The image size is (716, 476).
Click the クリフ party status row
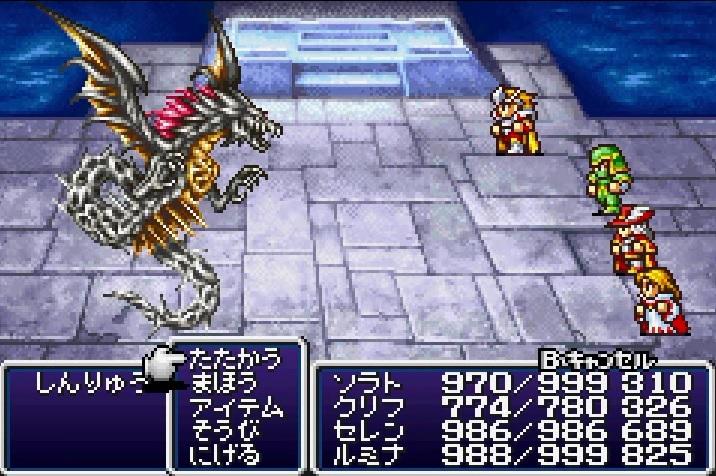tap(364, 407)
